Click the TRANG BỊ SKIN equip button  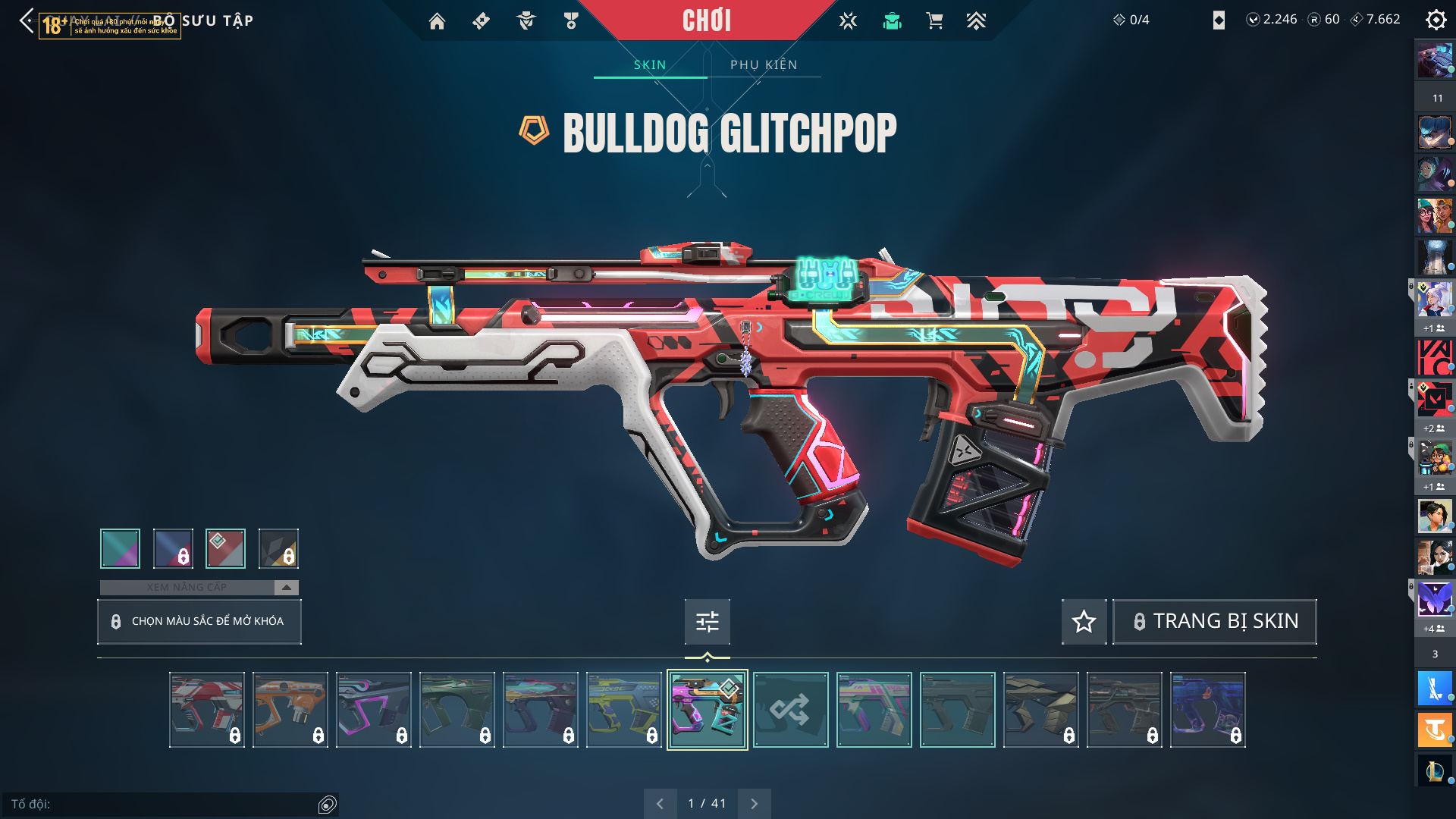pyautogui.click(x=1214, y=622)
